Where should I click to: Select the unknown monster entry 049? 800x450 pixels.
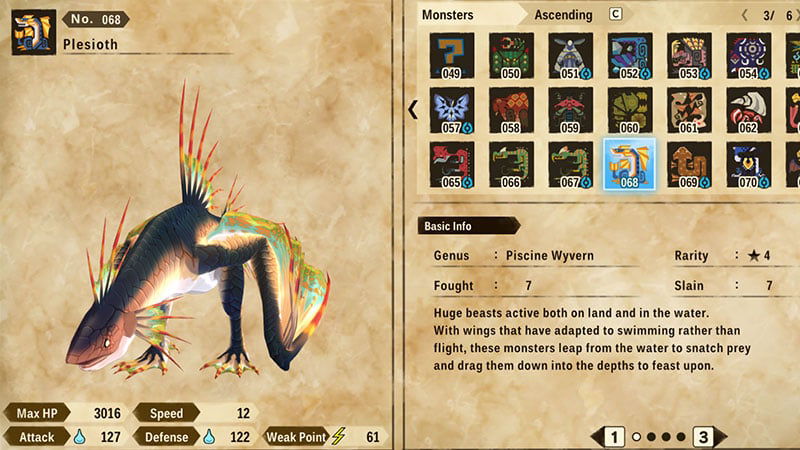(x=452, y=56)
